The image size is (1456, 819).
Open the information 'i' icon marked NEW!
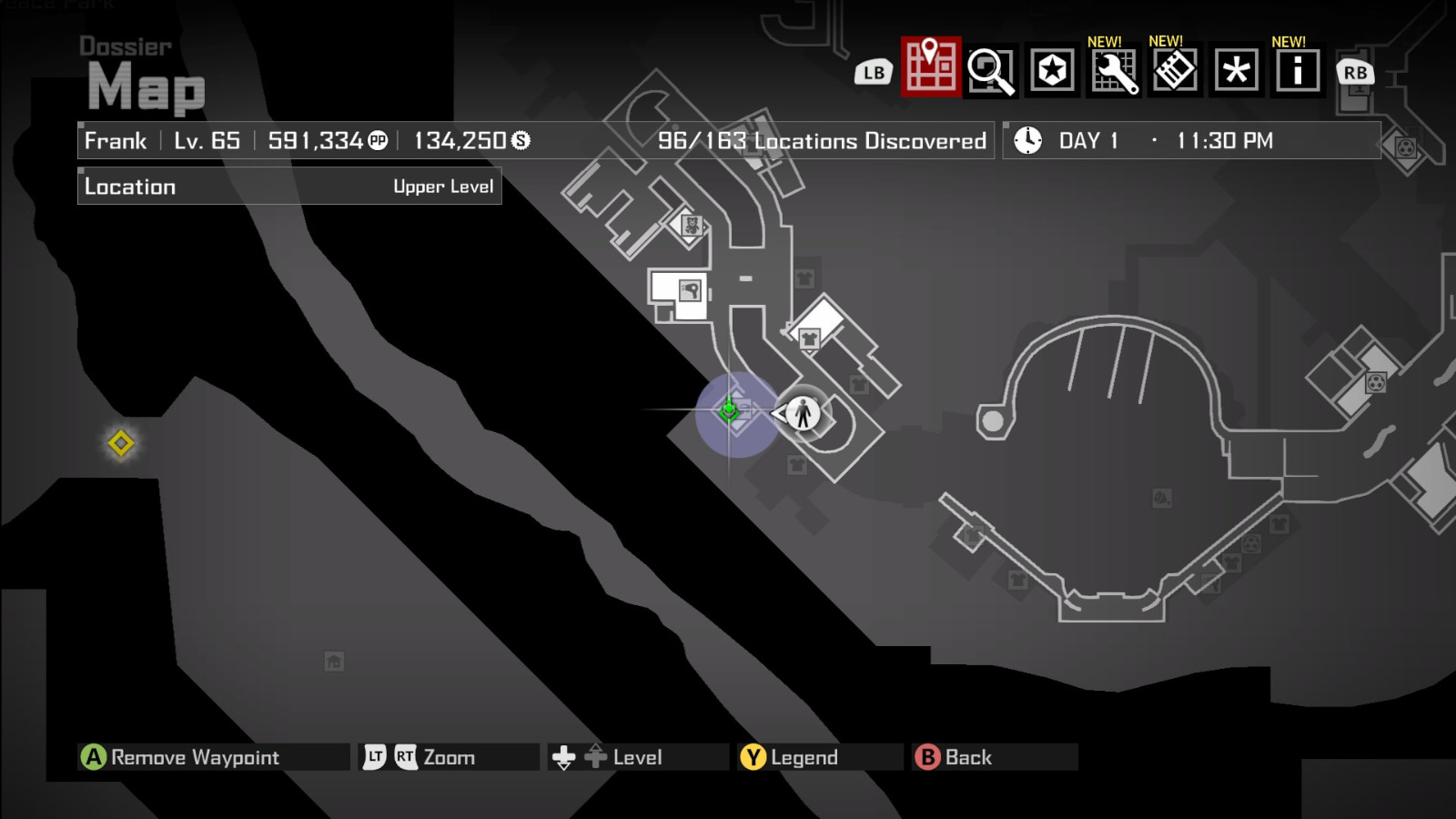pos(1298,71)
